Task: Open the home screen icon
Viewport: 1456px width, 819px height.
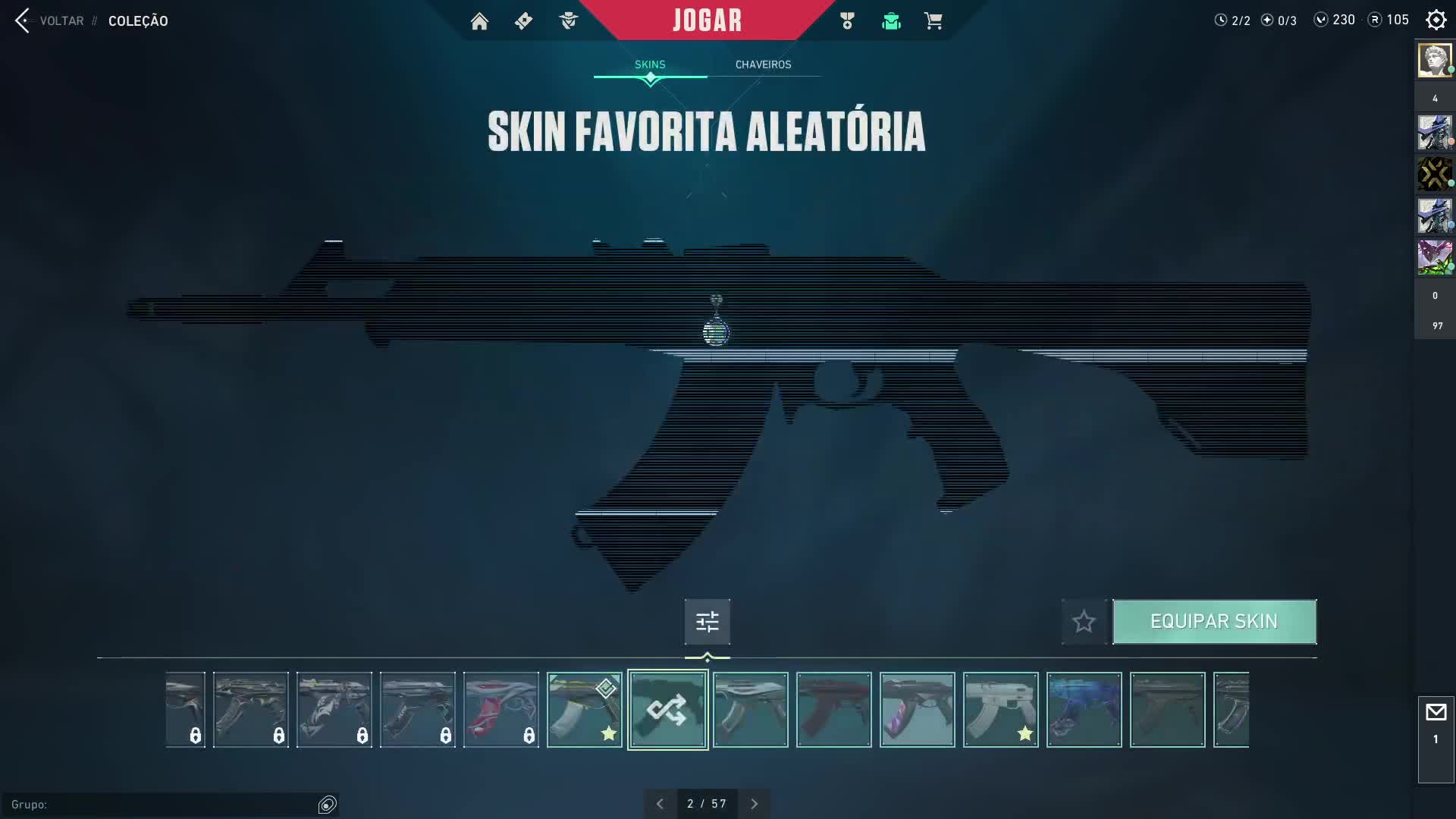Action: coord(479,21)
